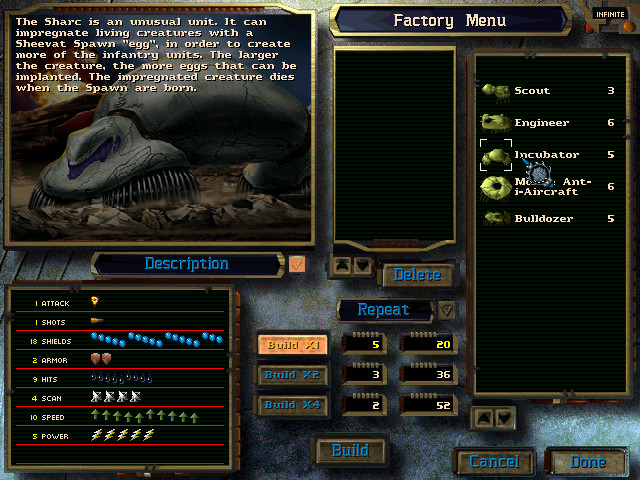Toggle the Repeat checkbox
This screenshot has height=480, width=640.
[447, 310]
